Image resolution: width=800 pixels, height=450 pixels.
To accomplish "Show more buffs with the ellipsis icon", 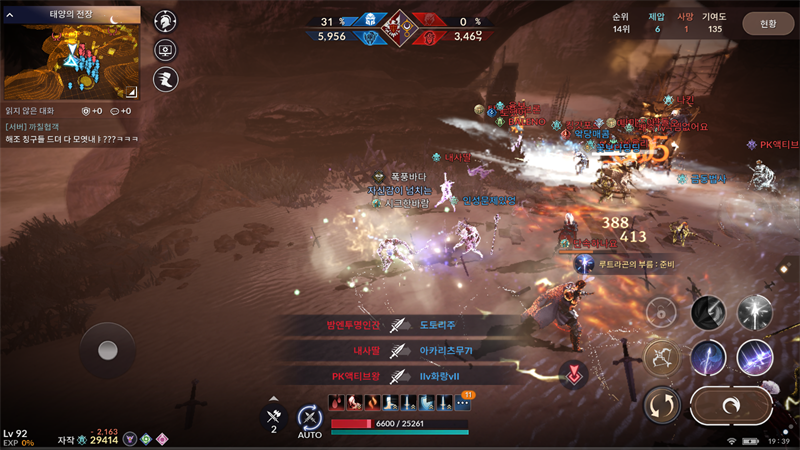I will tap(462, 402).
